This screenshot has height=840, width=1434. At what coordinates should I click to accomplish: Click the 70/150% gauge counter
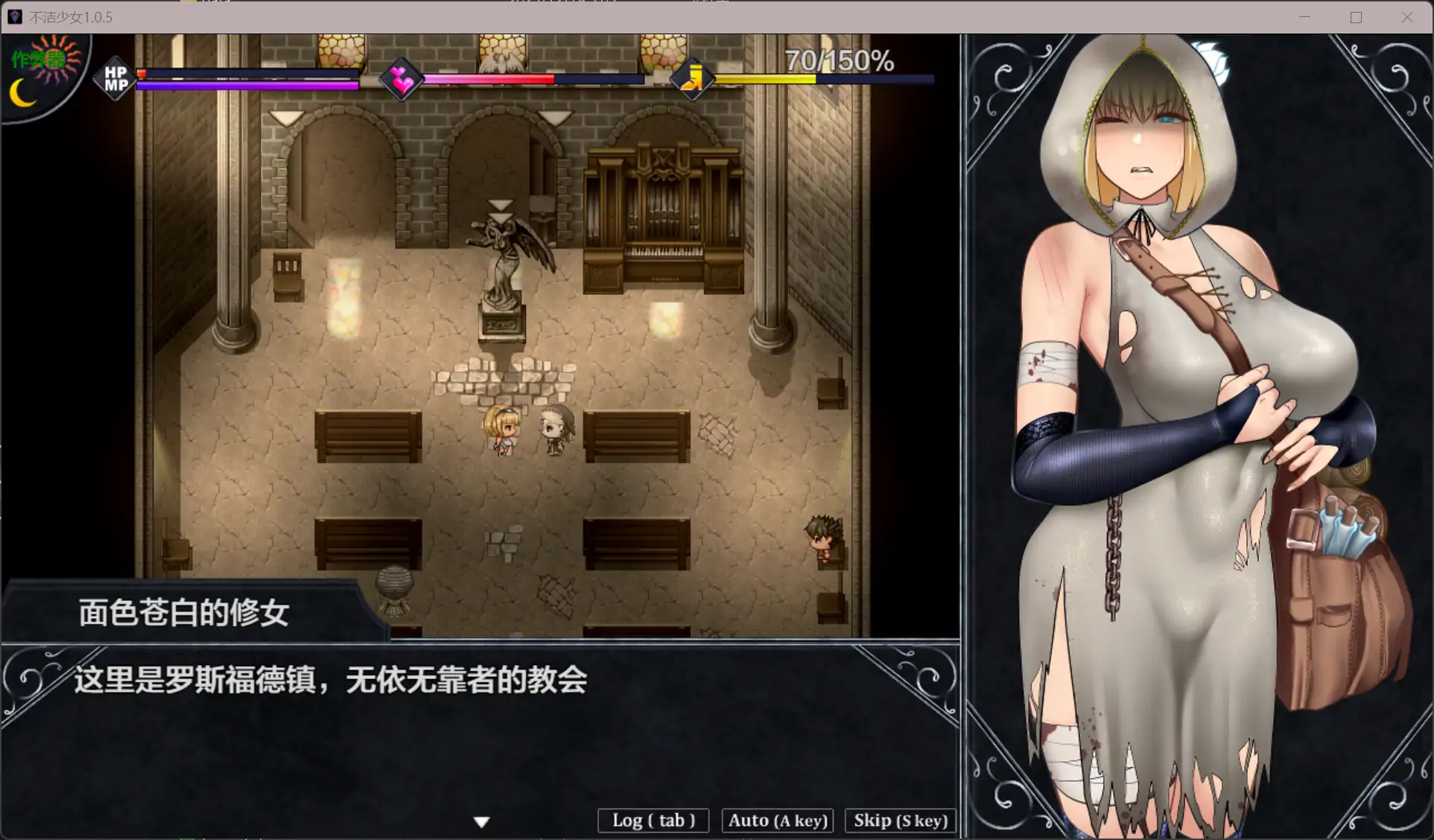pos(840,60)
